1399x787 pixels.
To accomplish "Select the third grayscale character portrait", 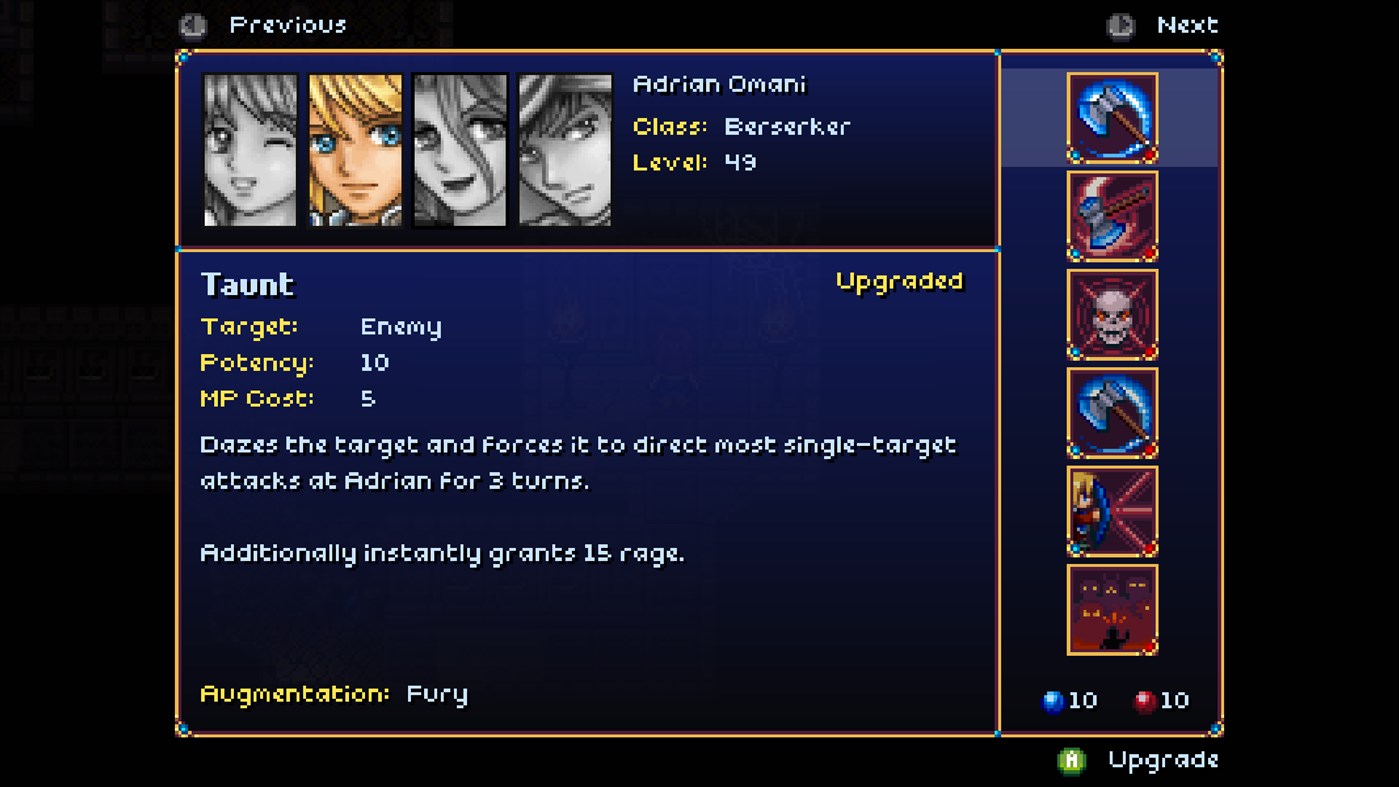I will click(460, 149).
